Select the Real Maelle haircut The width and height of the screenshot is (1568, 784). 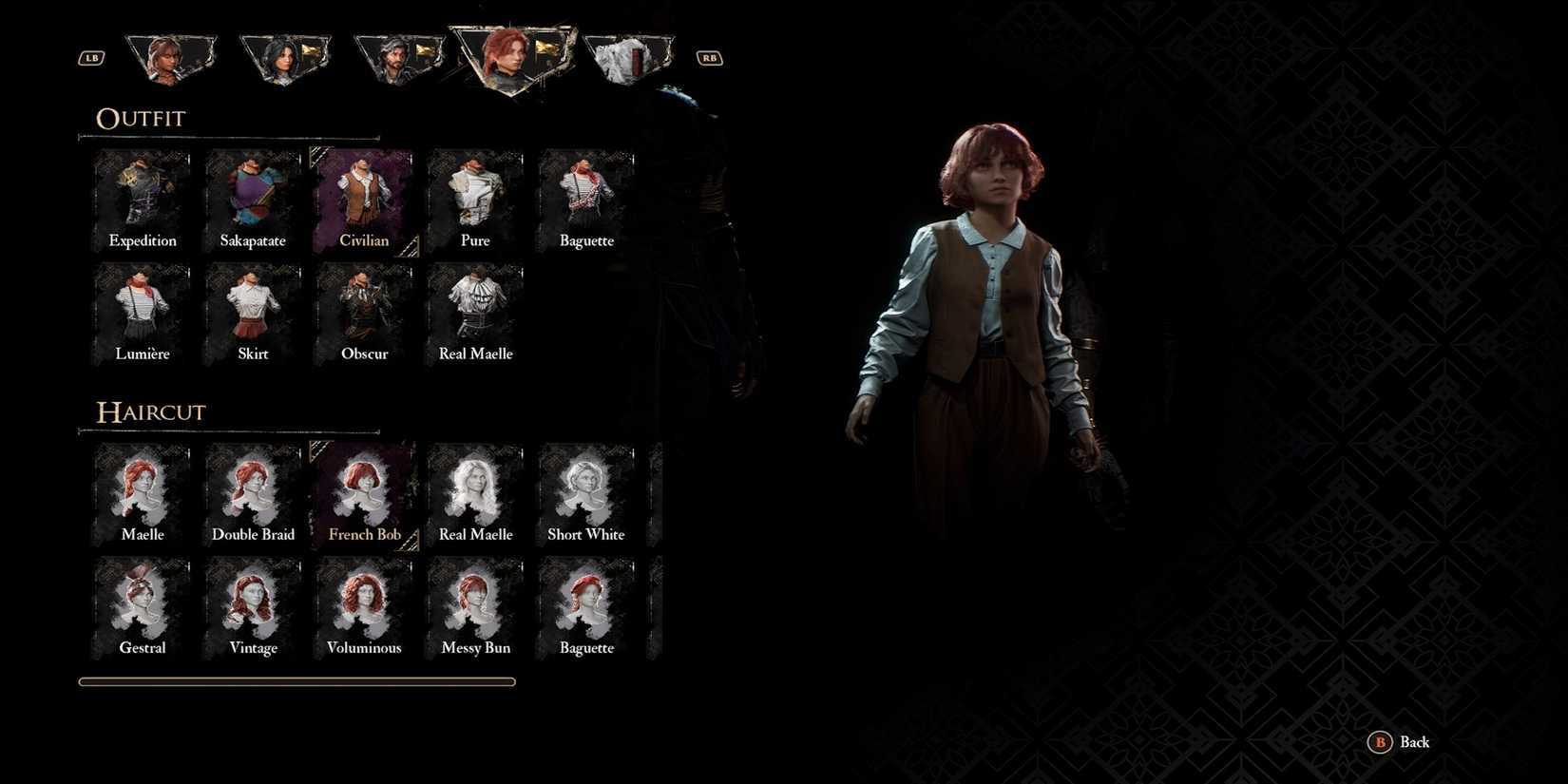475,489
